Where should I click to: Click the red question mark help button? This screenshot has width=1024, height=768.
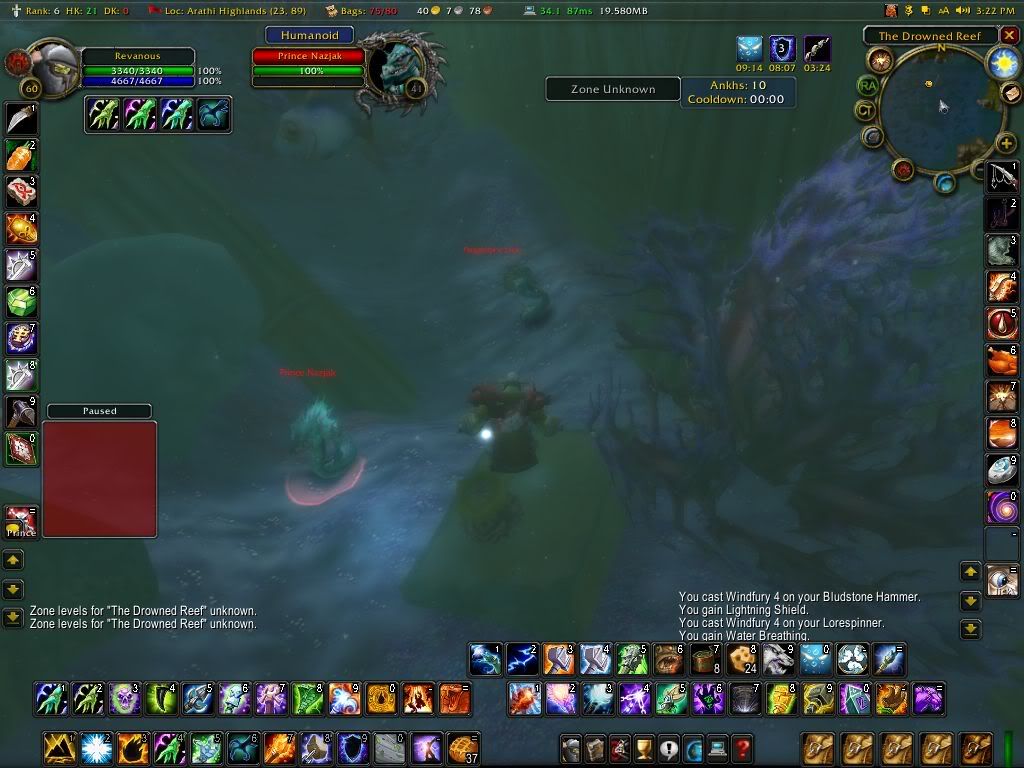[741, 748]
